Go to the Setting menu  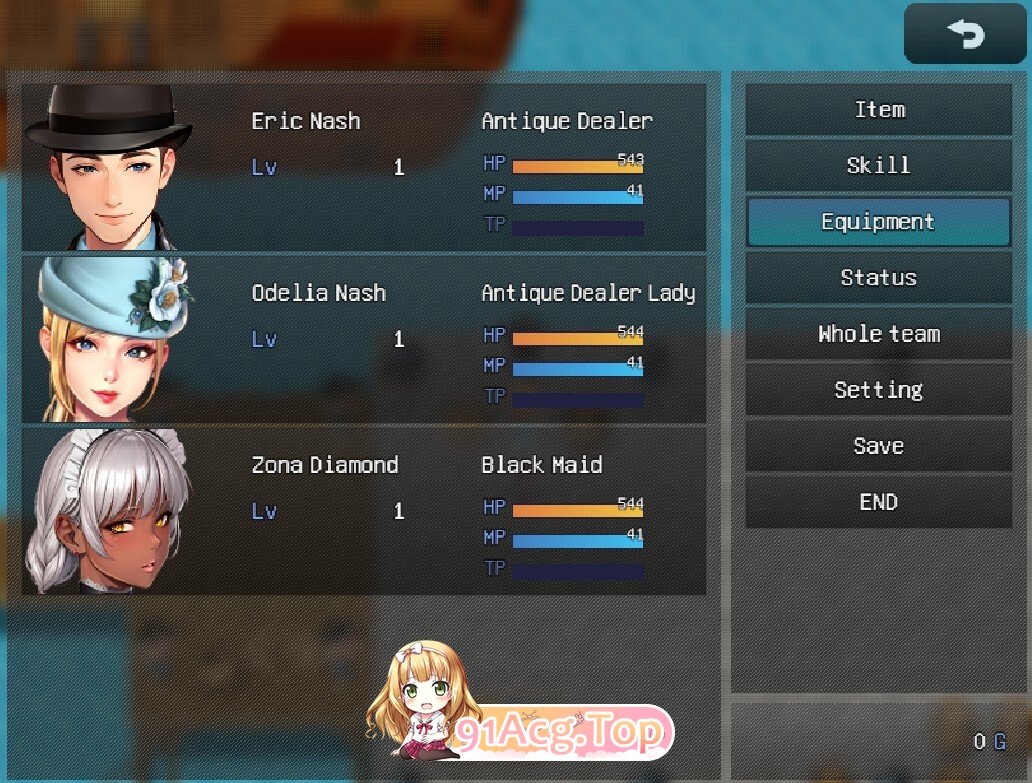click(x=878, y=390)
